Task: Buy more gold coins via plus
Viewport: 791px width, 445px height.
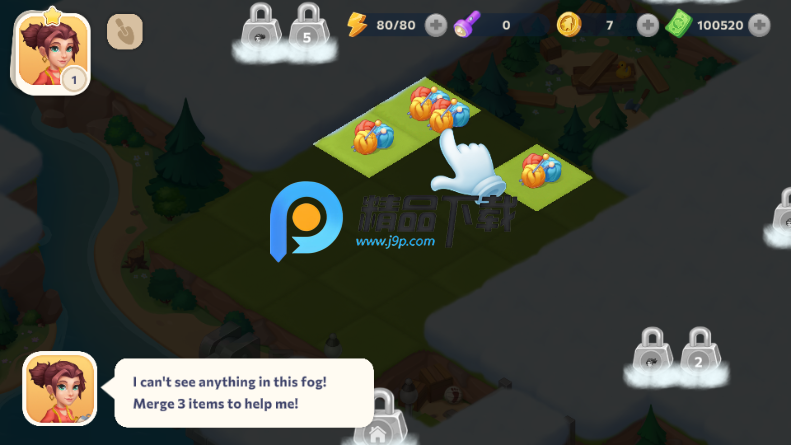Action: click(x=648, y=25)
